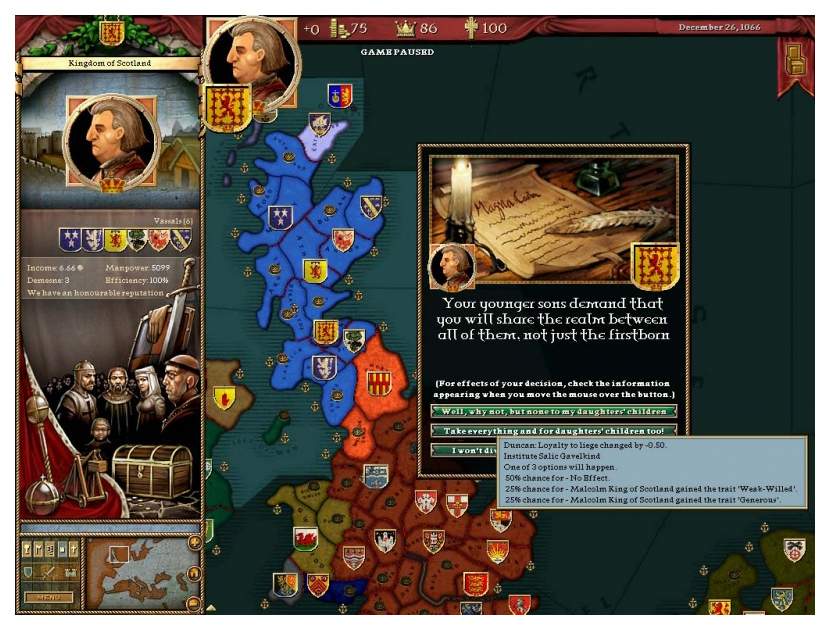Select "Take everything and for daughters' children too!"
830x630 pixels.
pos(553,430)
